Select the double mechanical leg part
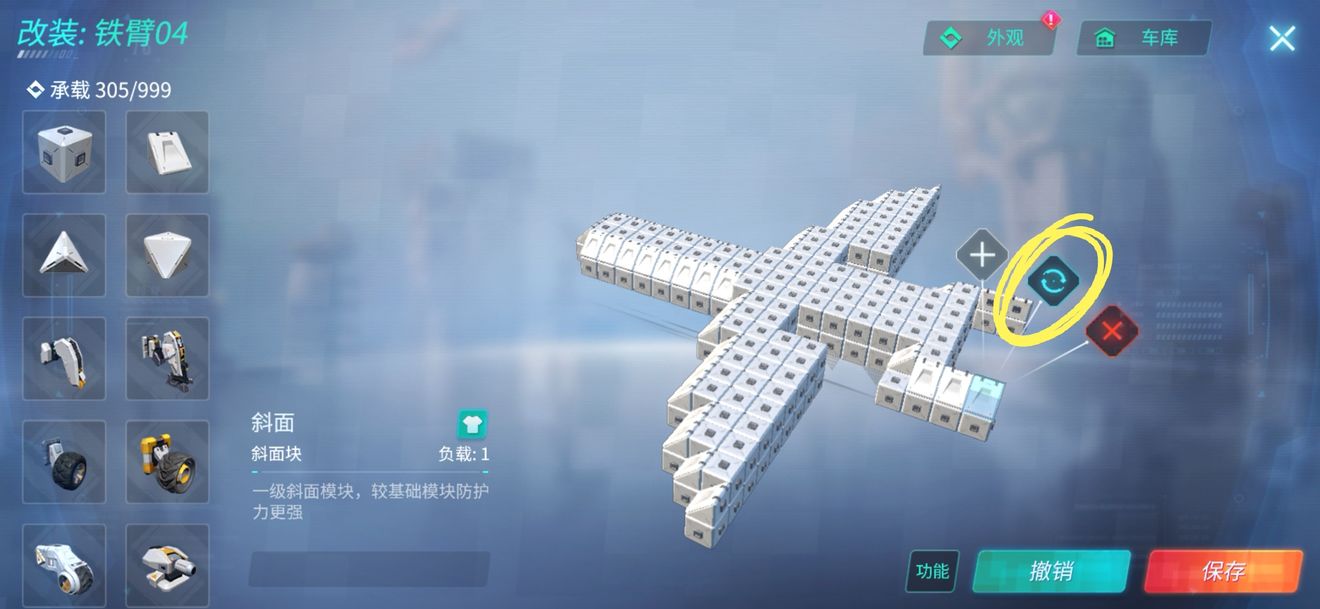The width and height of the screenshot is (1320, 609). [x=167, y=358]
